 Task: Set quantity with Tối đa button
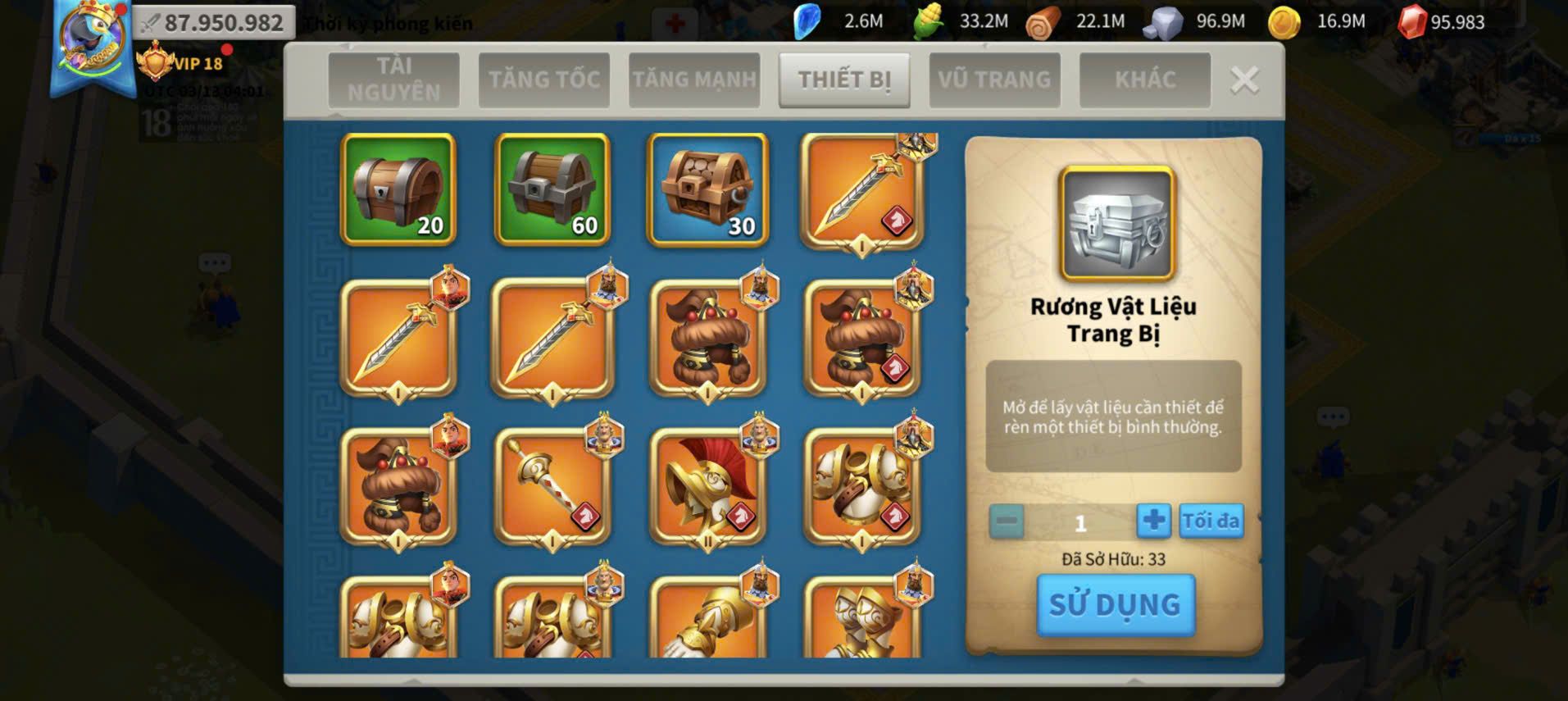(1211, 521)
